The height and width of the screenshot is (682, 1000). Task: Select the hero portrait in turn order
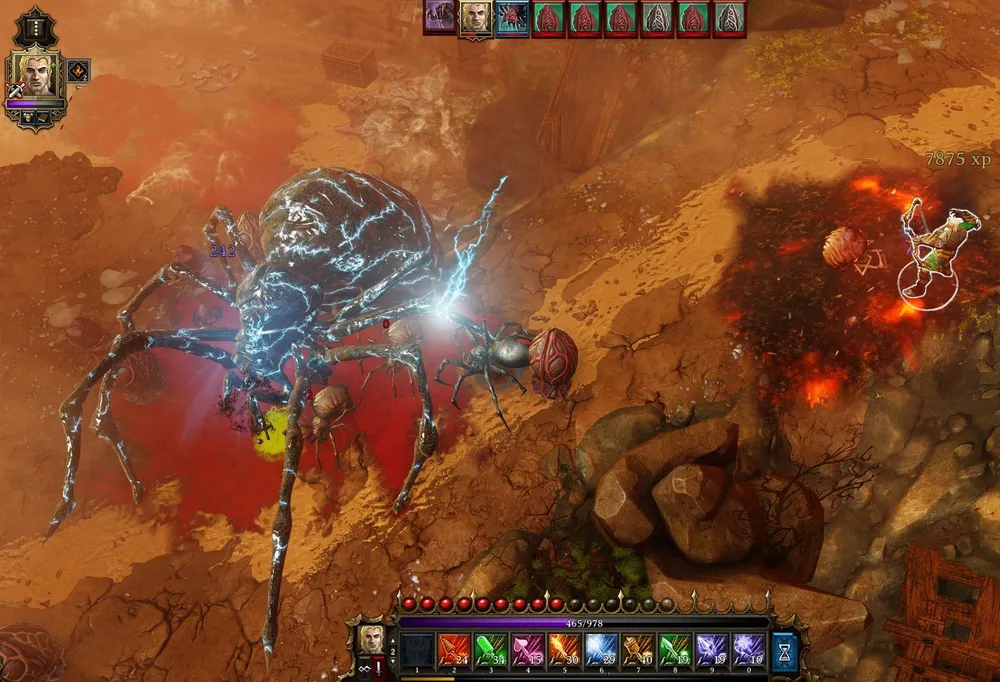point(475,18)
